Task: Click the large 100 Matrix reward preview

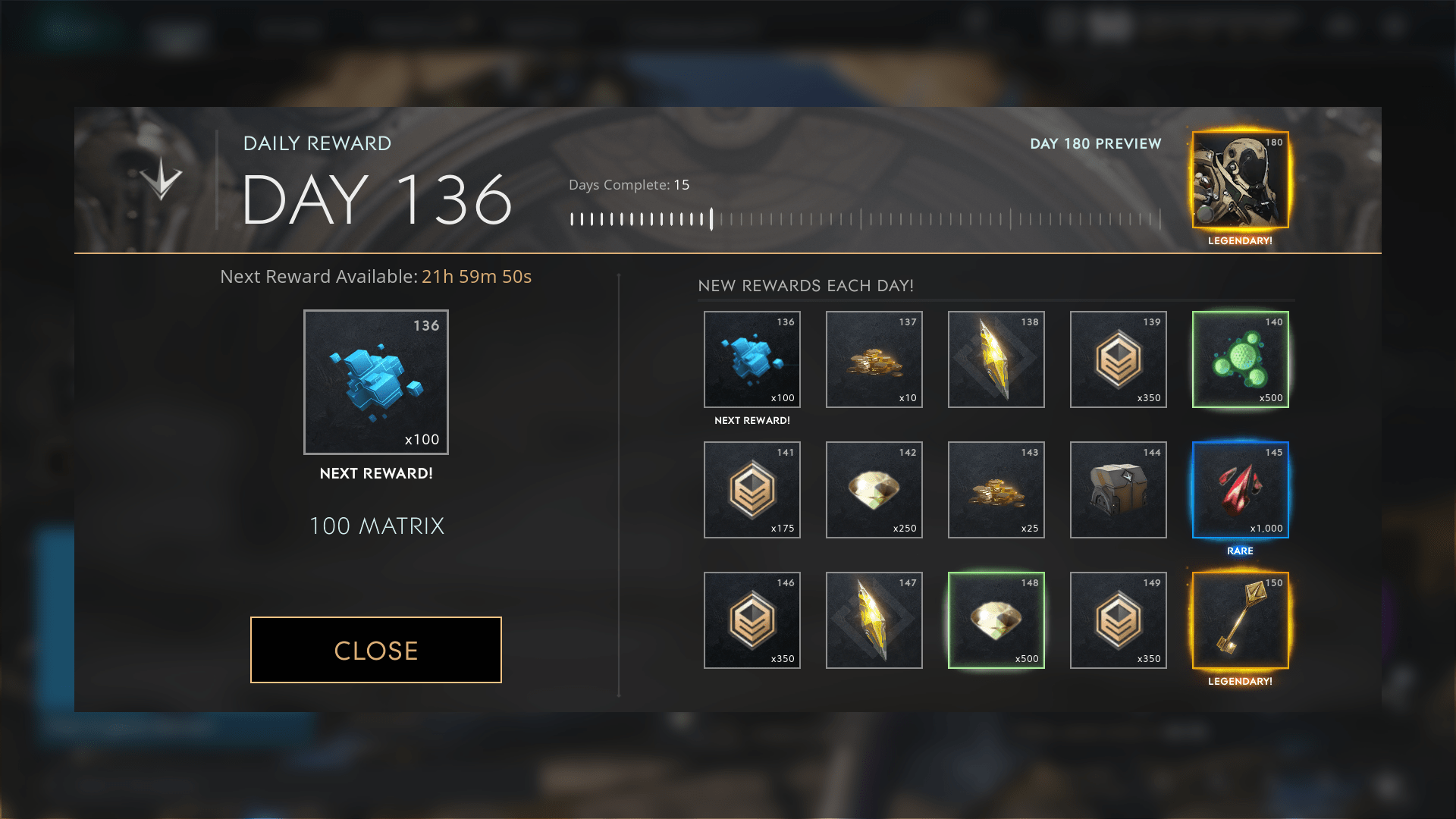Action: click(375, 381)
